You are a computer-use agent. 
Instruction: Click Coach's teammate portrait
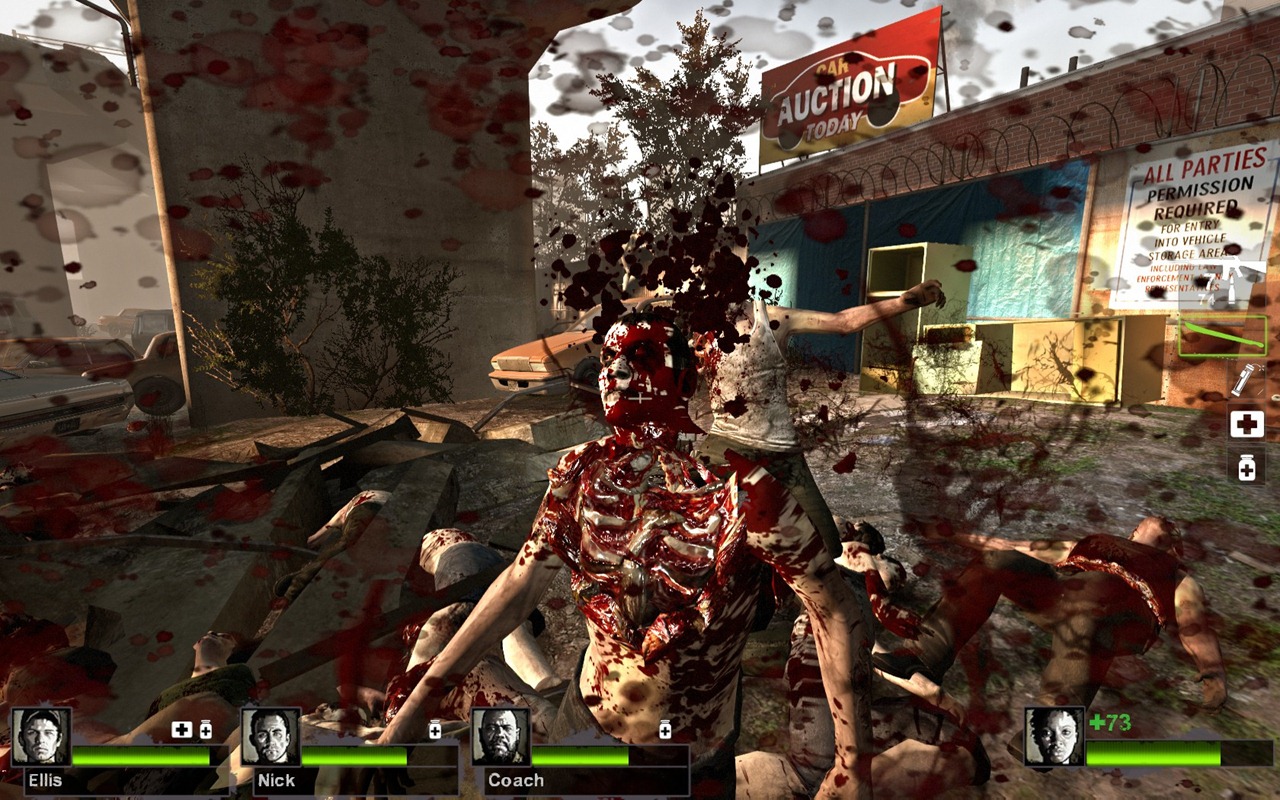[x=500, y=737]
